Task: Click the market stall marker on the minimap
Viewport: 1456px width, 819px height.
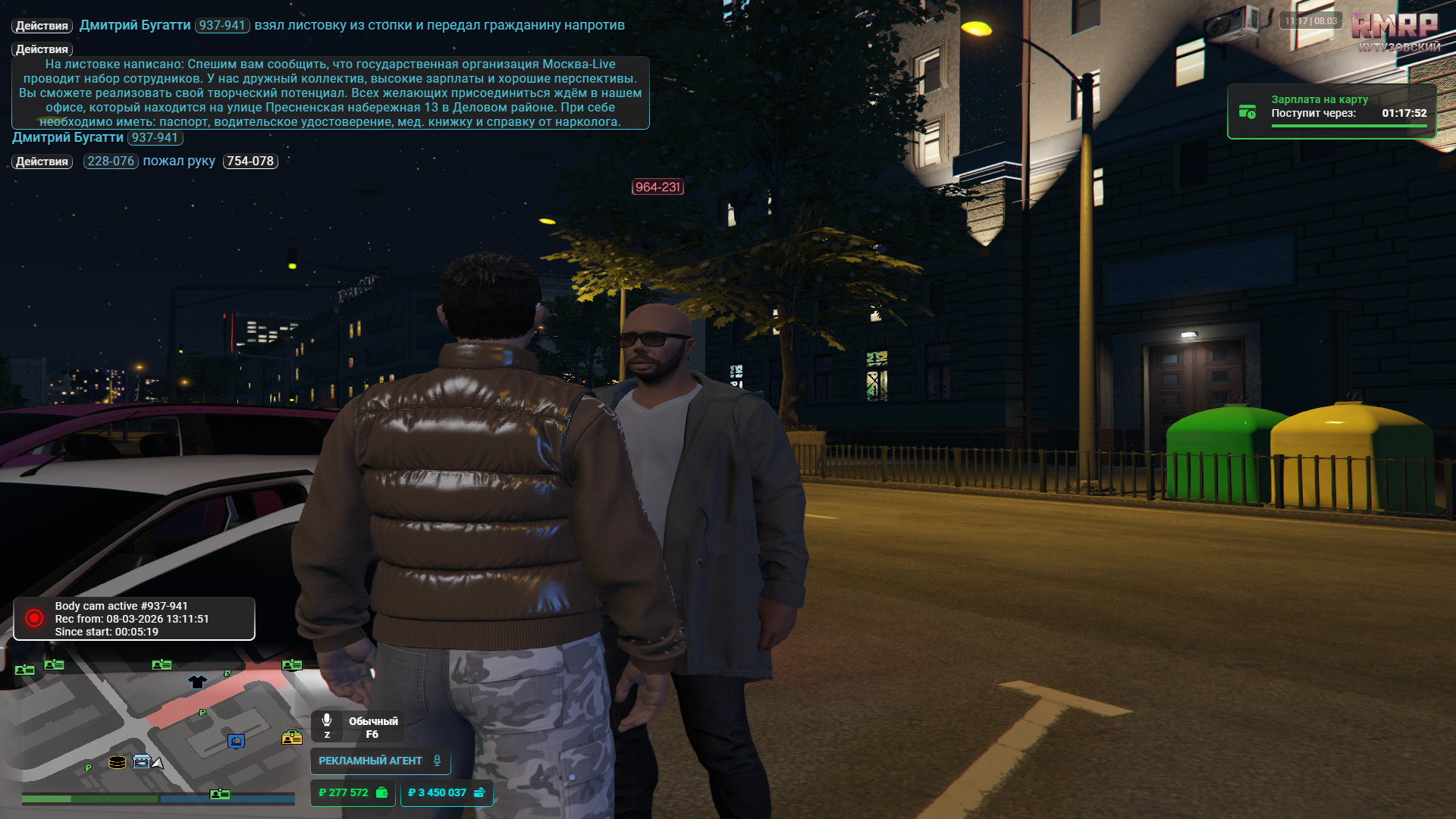Action: tap(142, 761)
